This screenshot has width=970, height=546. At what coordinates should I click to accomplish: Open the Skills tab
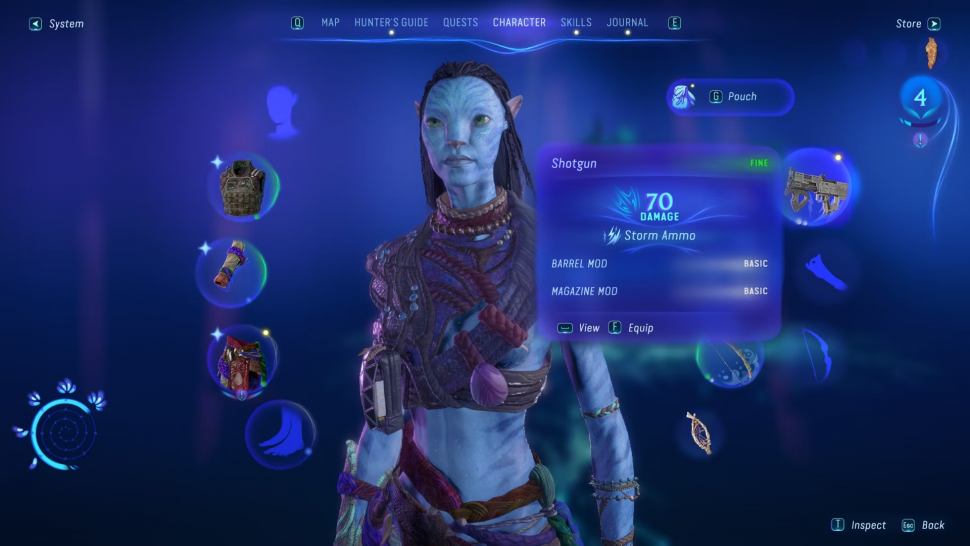576,22
